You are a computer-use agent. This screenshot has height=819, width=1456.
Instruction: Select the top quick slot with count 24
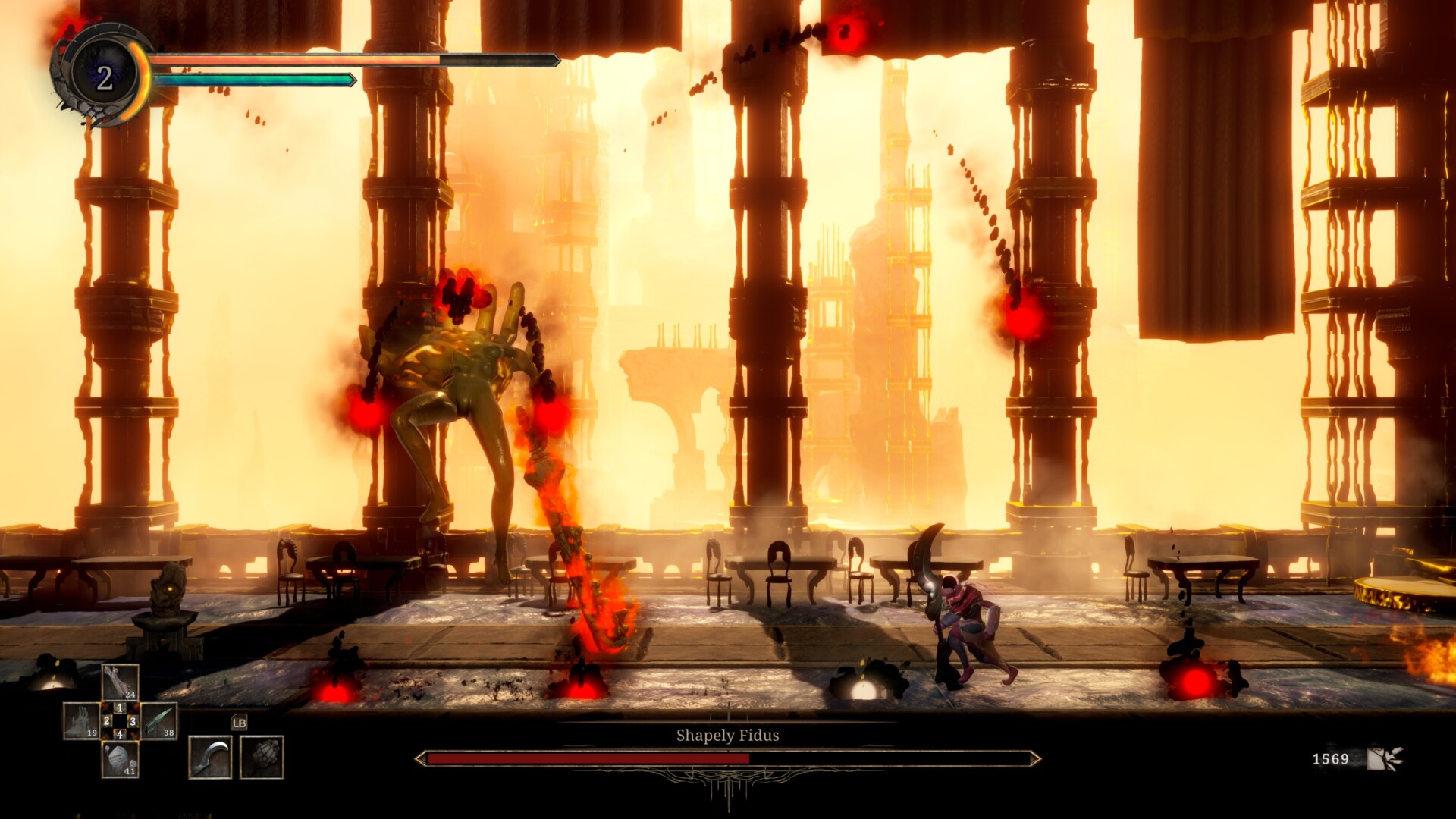coord(121,682)
